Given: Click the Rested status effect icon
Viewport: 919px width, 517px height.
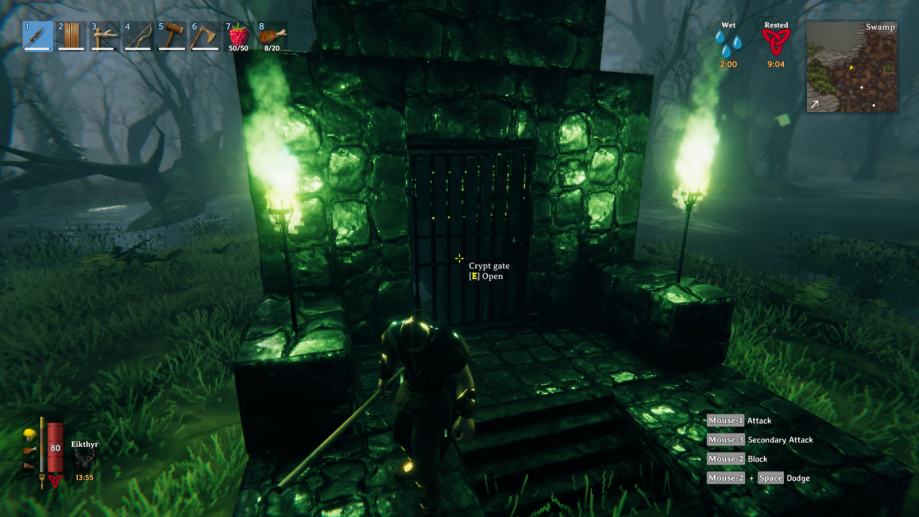Looking at the screenshot, I should pos(776,44).
